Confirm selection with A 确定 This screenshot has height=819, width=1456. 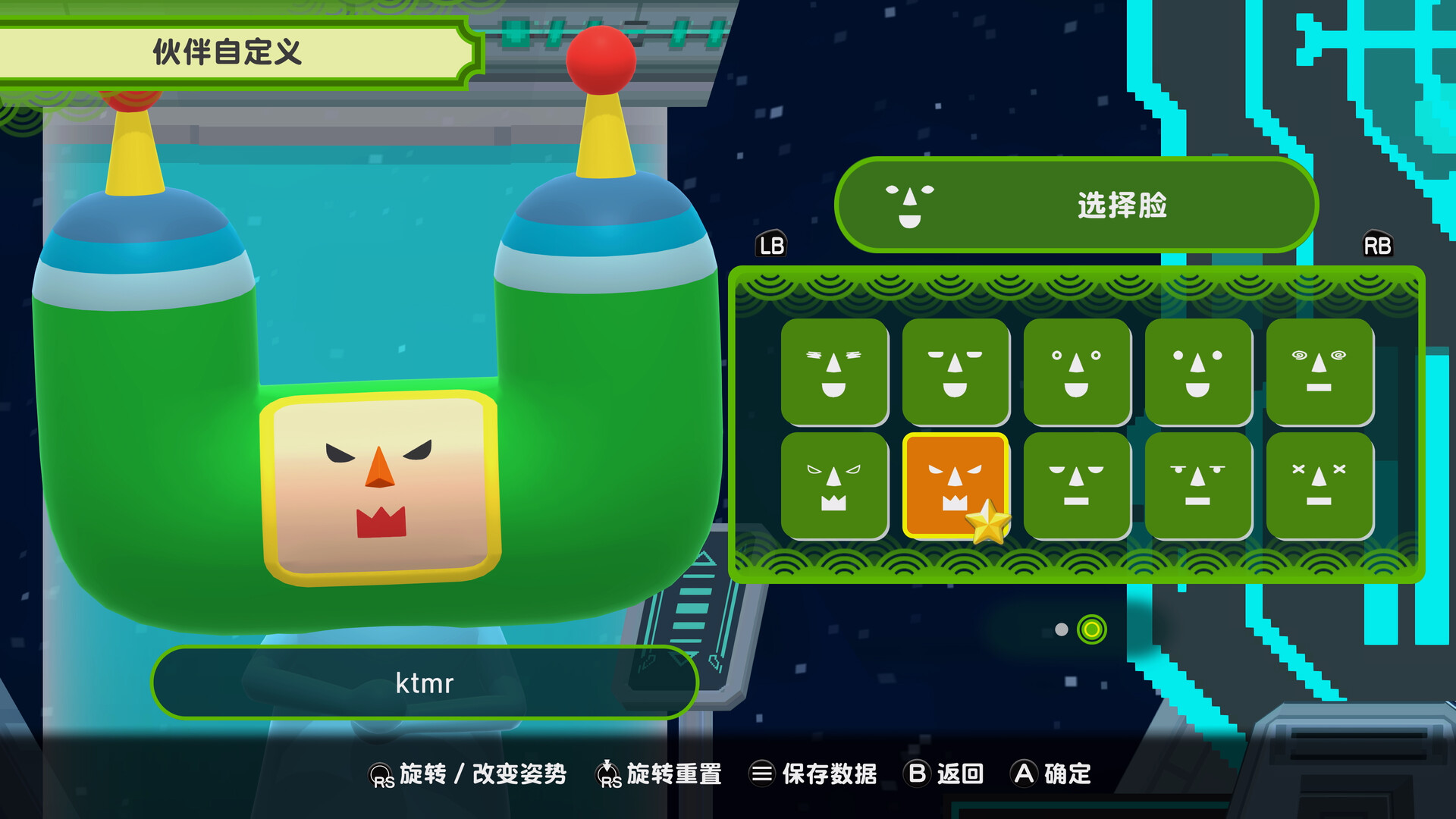(1054, 774)
